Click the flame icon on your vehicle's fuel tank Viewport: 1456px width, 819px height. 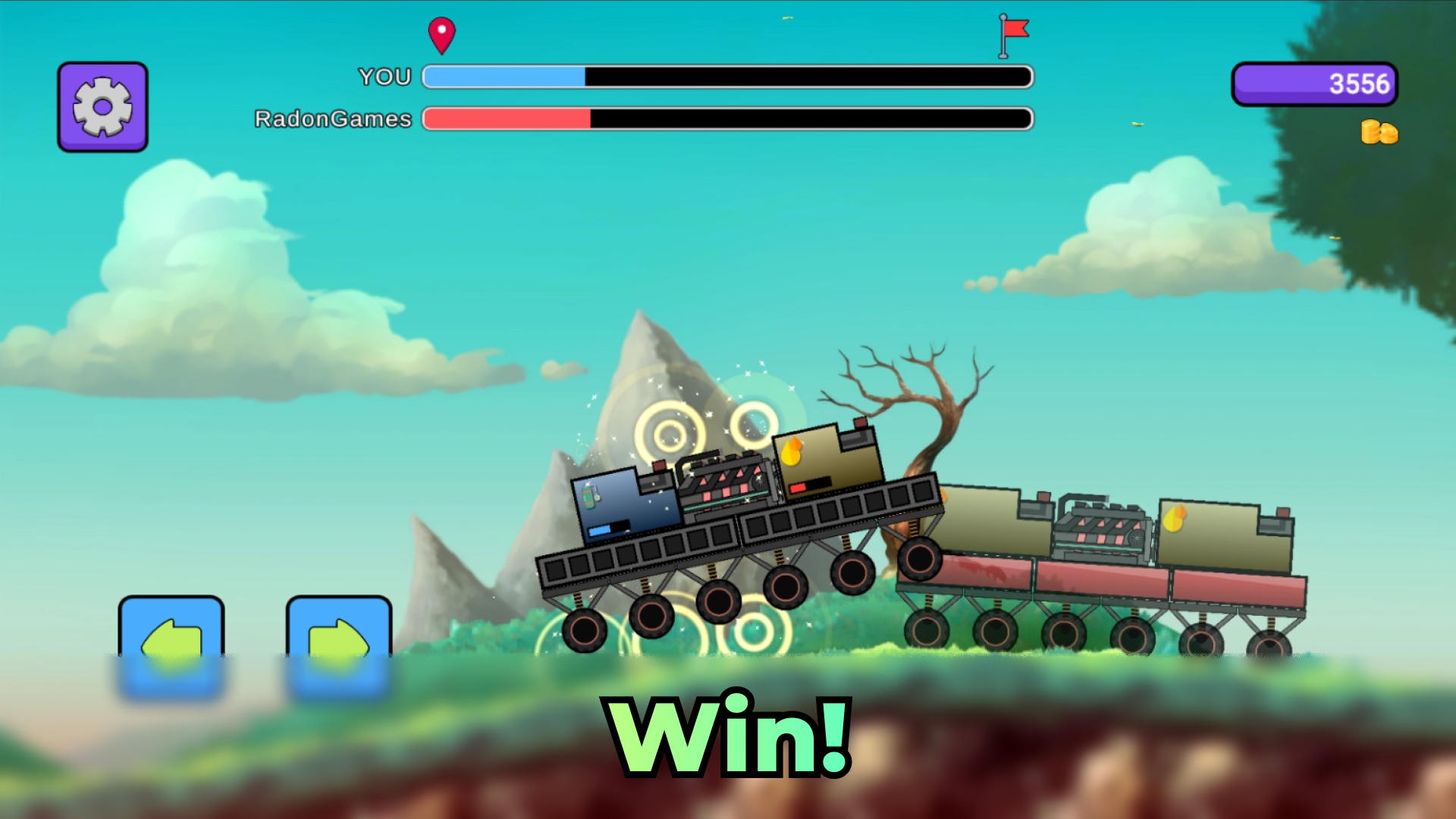791,452
